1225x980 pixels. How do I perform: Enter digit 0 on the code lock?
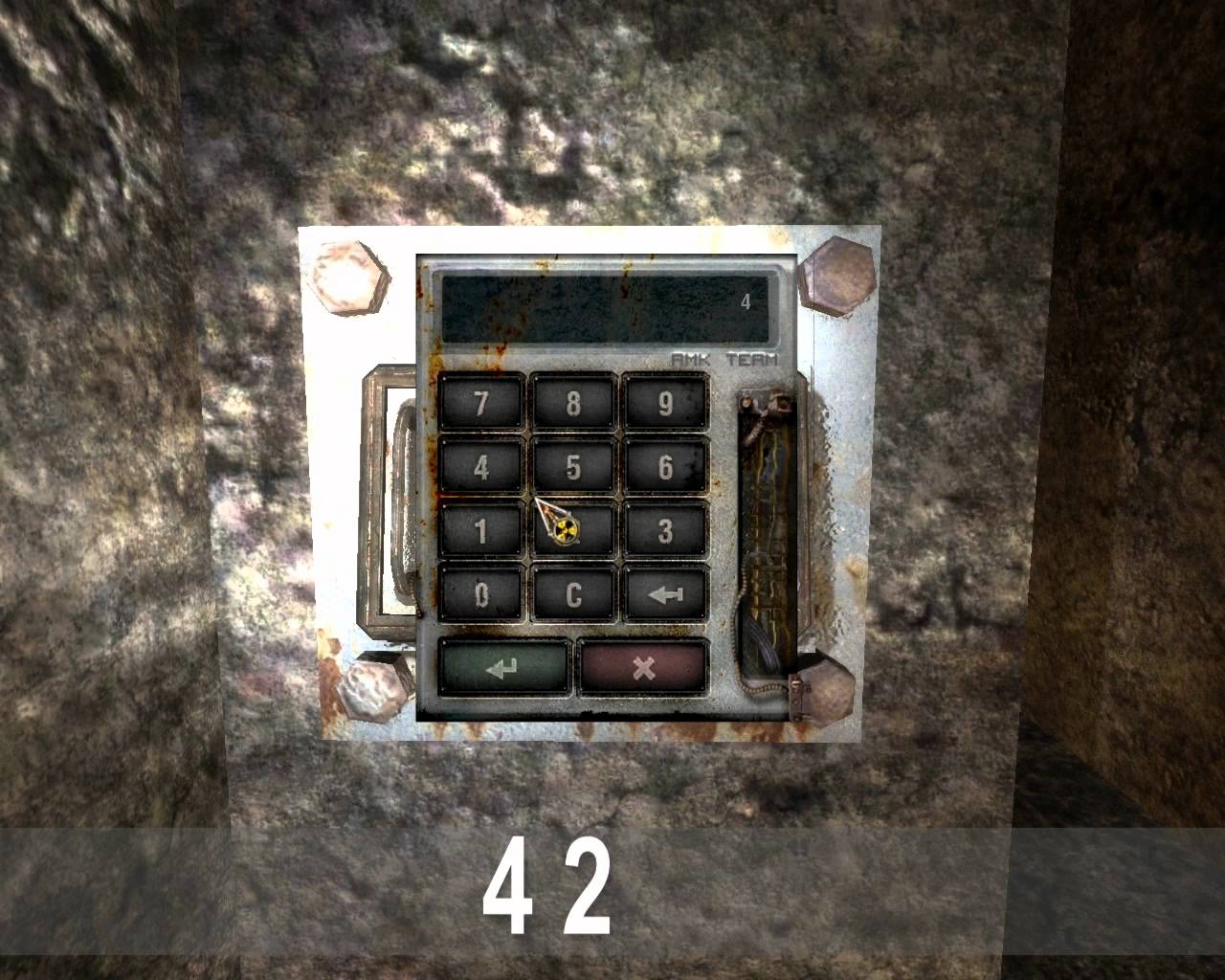click(x=481, y=594)
